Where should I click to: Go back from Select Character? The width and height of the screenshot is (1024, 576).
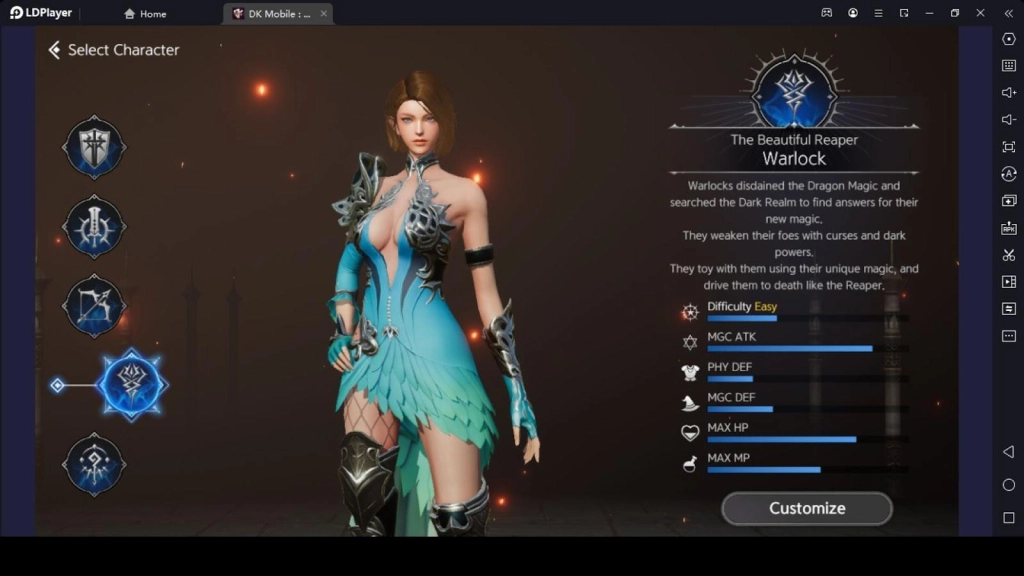(x=55, y=50)
